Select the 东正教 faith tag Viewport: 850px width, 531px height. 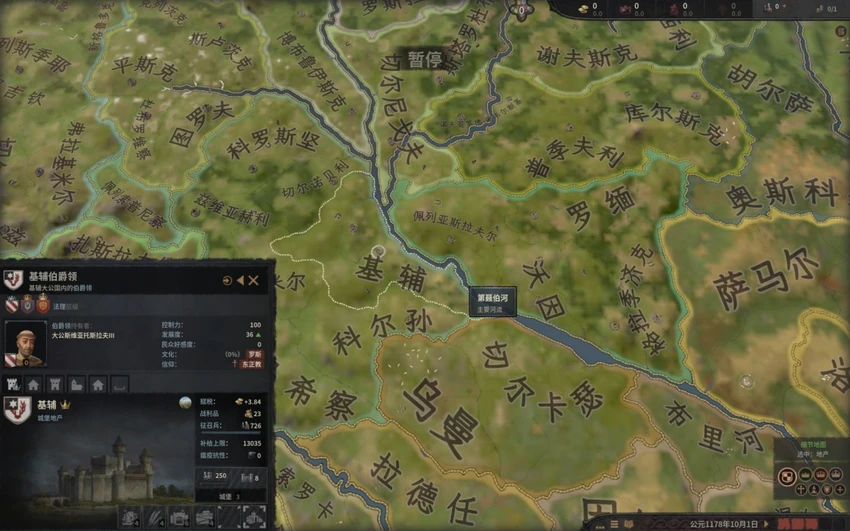(x=250, y=365)
